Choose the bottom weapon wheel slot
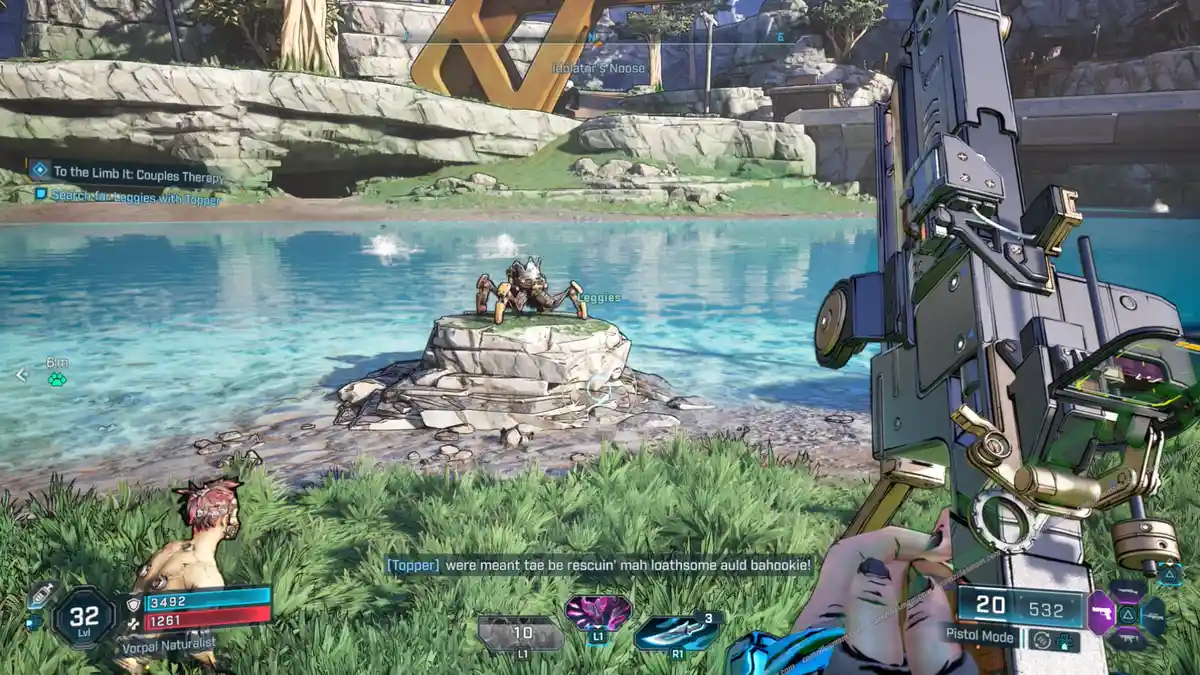This screenshot has width=1200, height=675. coord(1128,639)
